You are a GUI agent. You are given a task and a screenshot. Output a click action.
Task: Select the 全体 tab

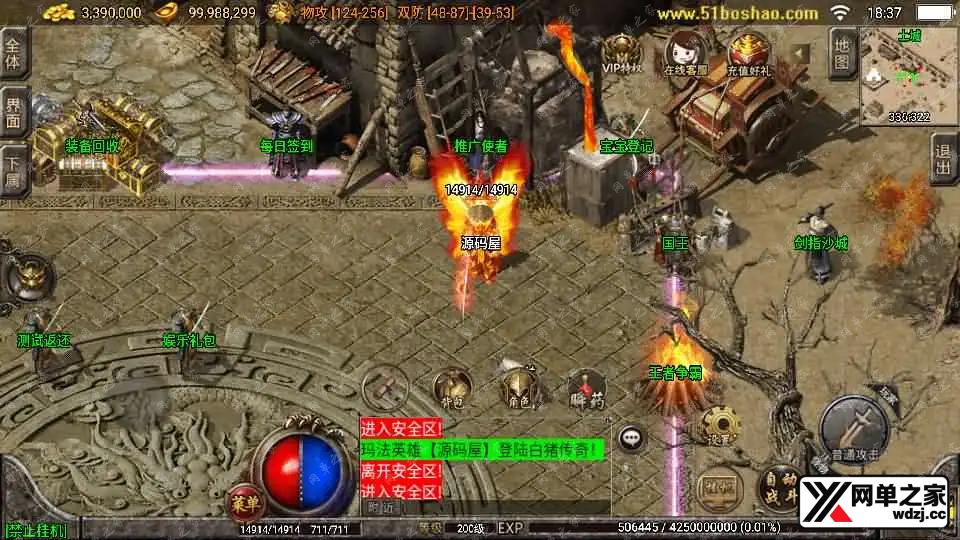14,55
